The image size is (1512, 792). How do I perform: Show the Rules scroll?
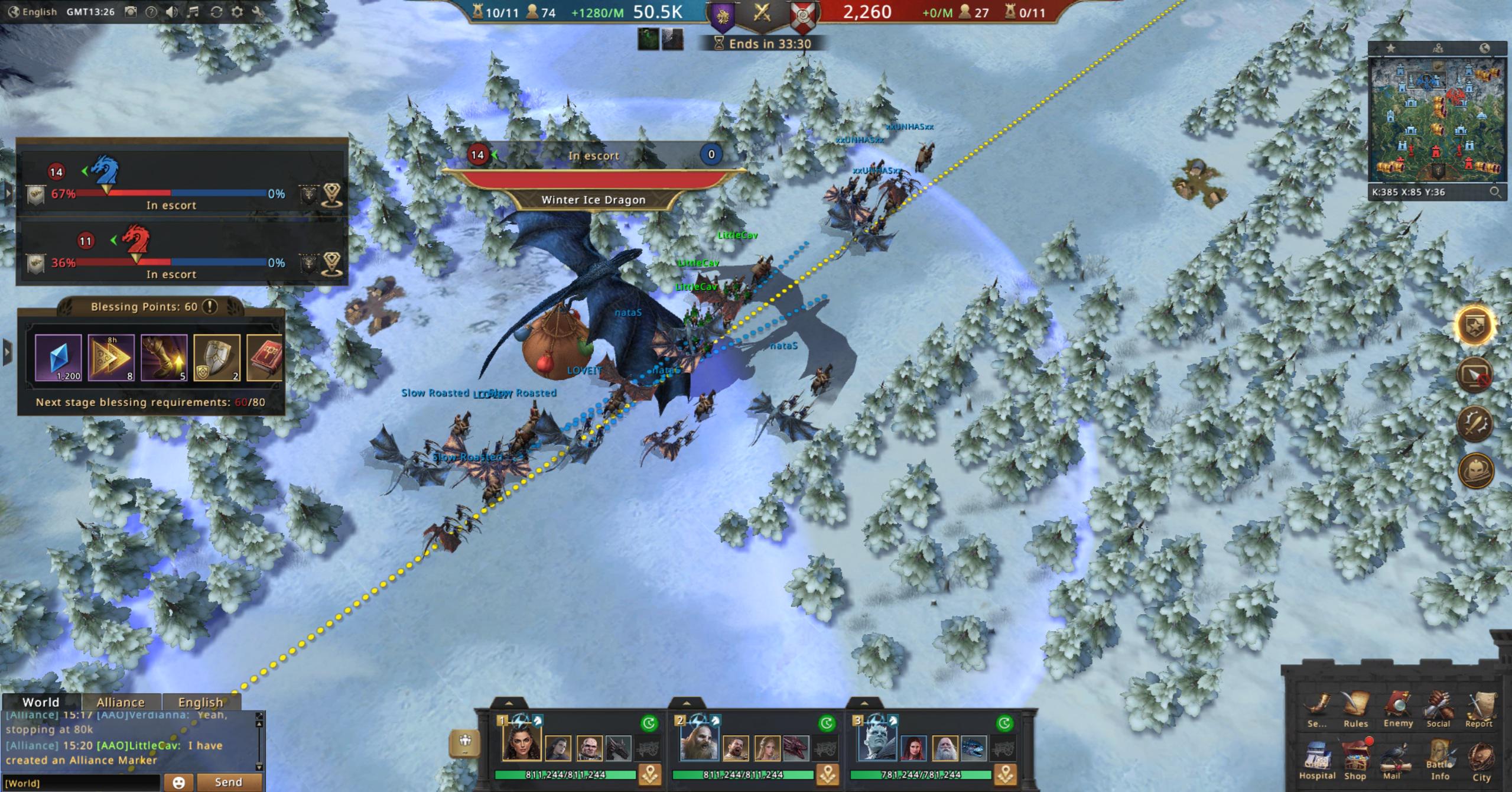1355,708
